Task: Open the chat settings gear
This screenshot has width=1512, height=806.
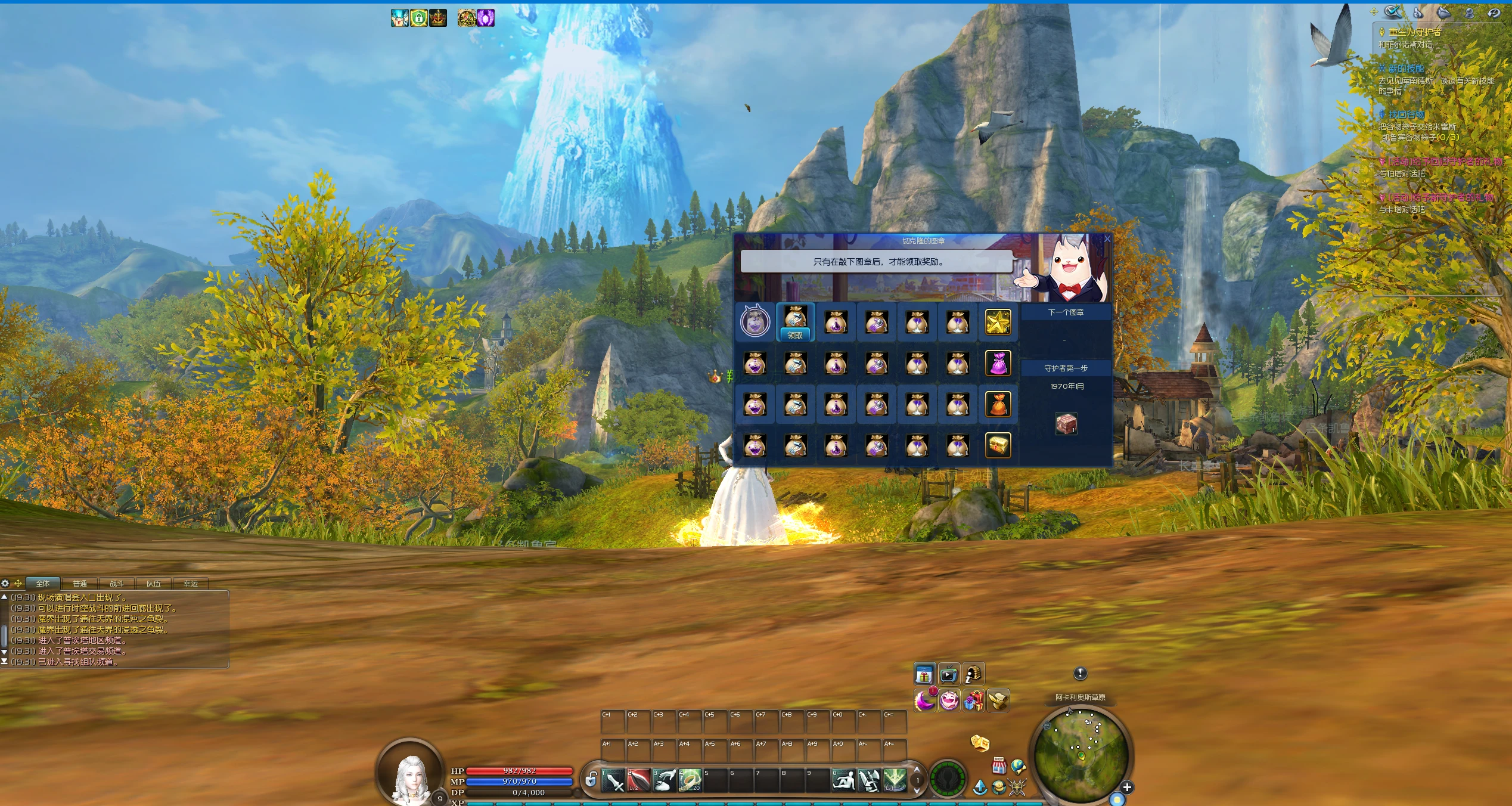Action: coord(5,584)
